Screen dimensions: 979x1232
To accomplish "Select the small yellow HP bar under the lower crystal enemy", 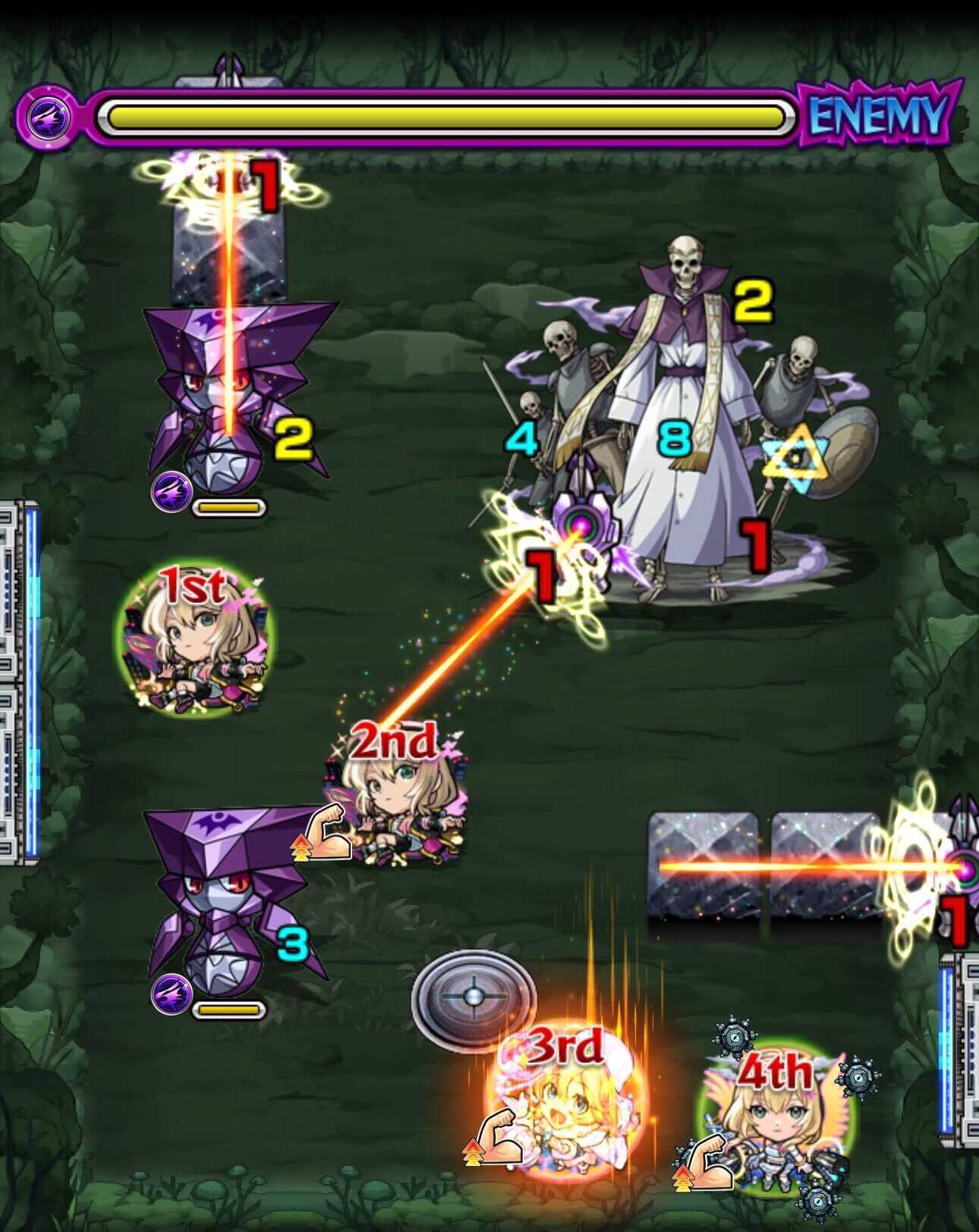I will [230, 1010].
